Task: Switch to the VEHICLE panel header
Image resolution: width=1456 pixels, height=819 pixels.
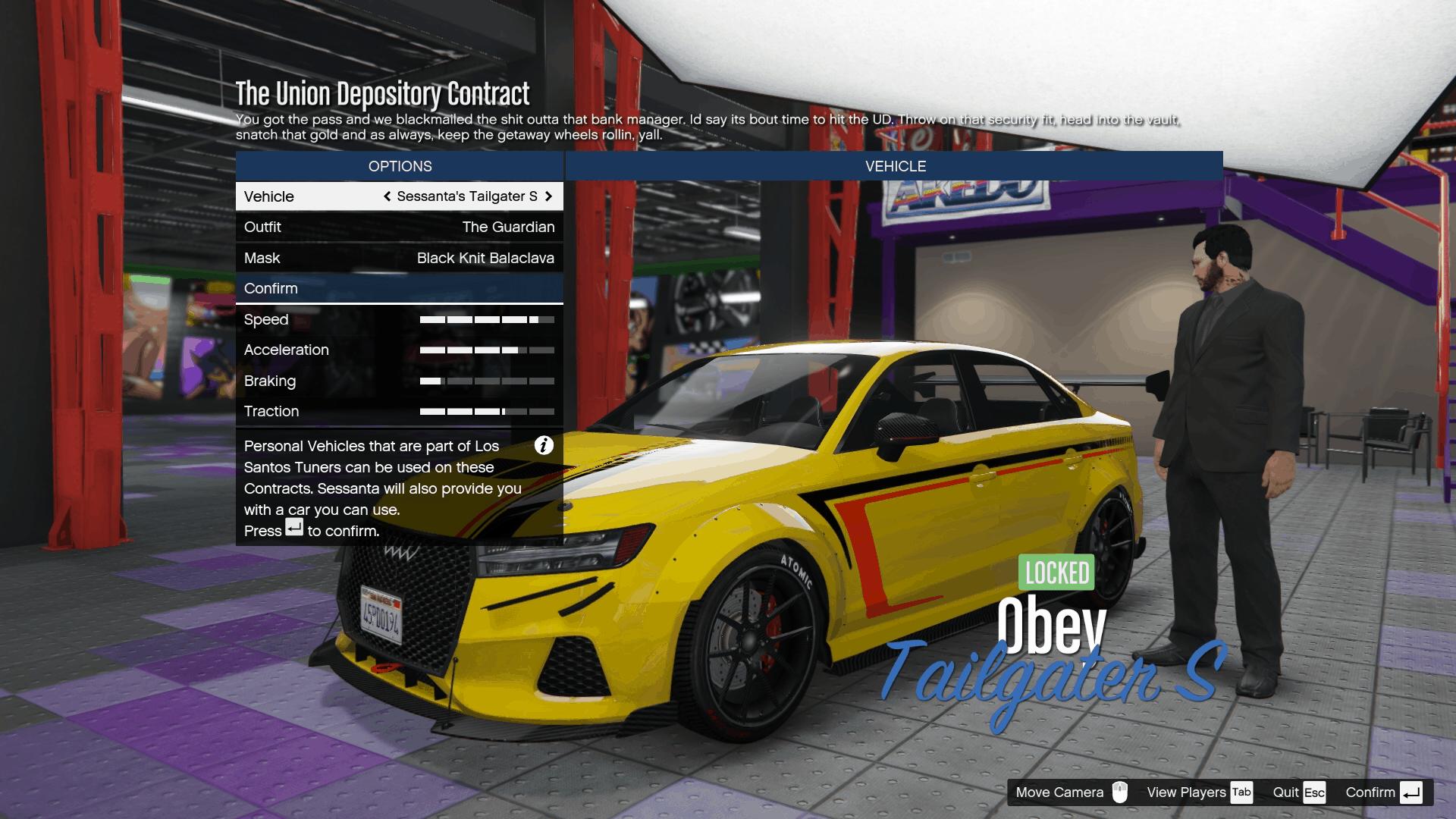Action: [x=896, y=166]
